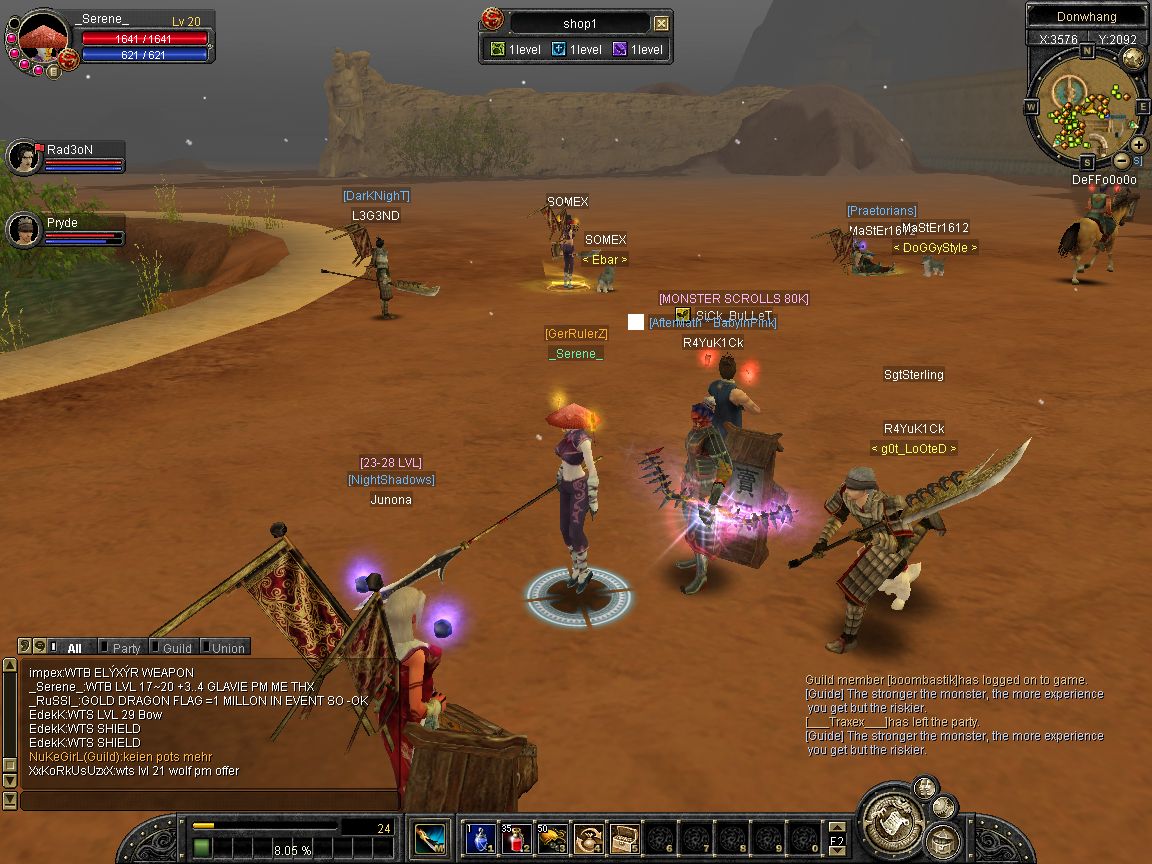
Task: Click the chat message input field
Action: pos(210,800)
